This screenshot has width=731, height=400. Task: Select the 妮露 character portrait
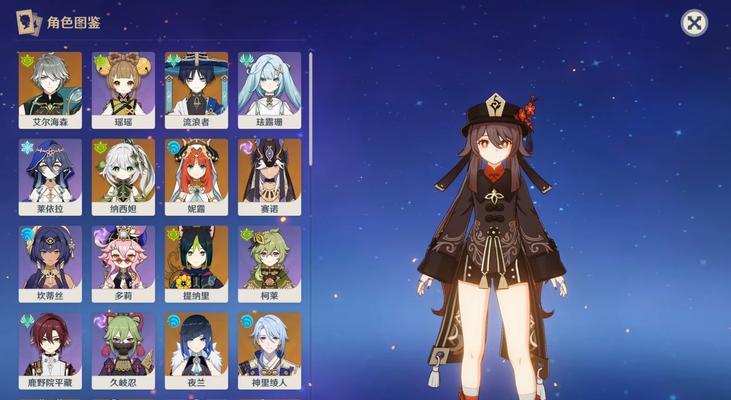[196, 175]
